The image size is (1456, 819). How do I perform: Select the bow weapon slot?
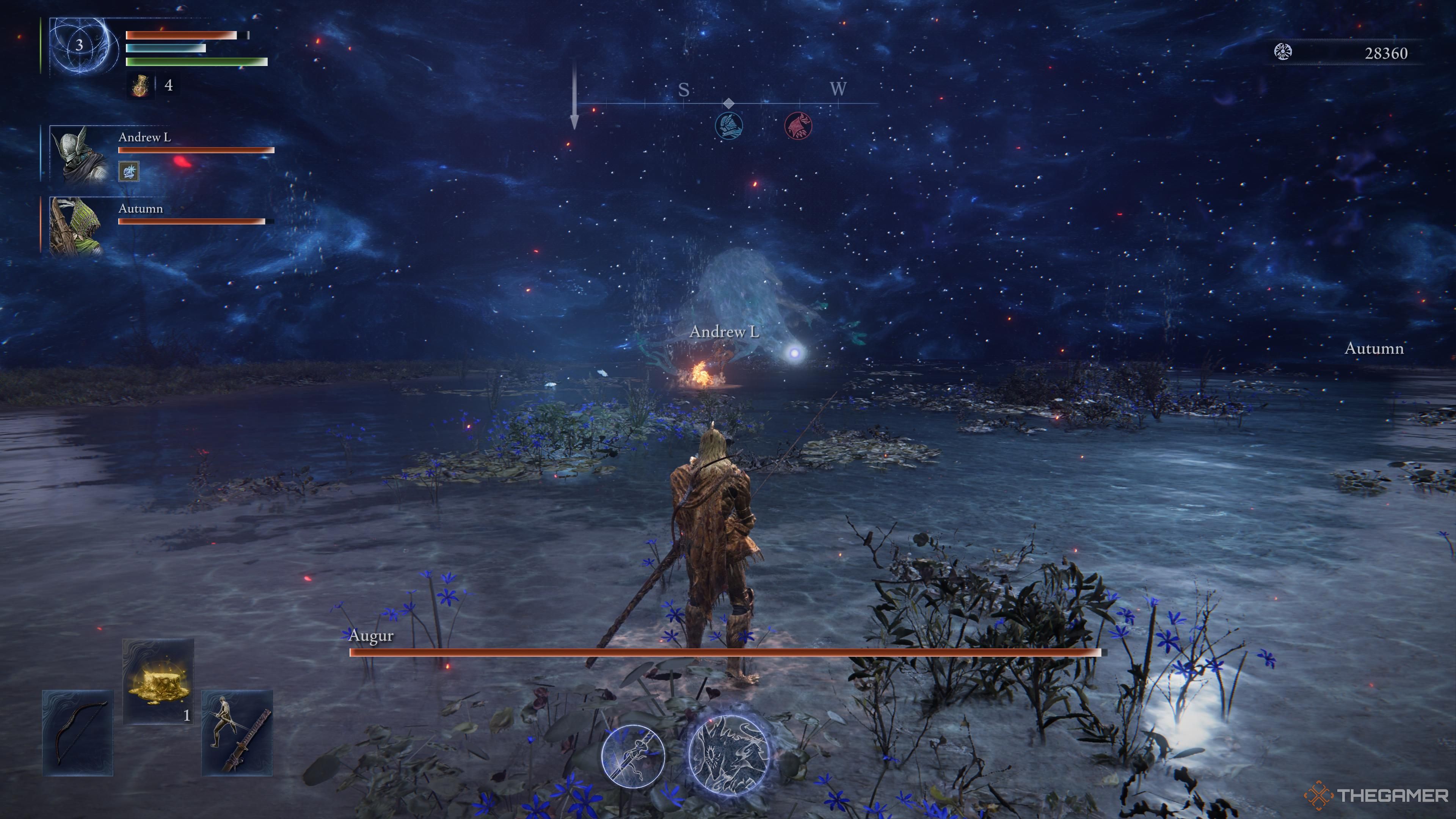78,733
